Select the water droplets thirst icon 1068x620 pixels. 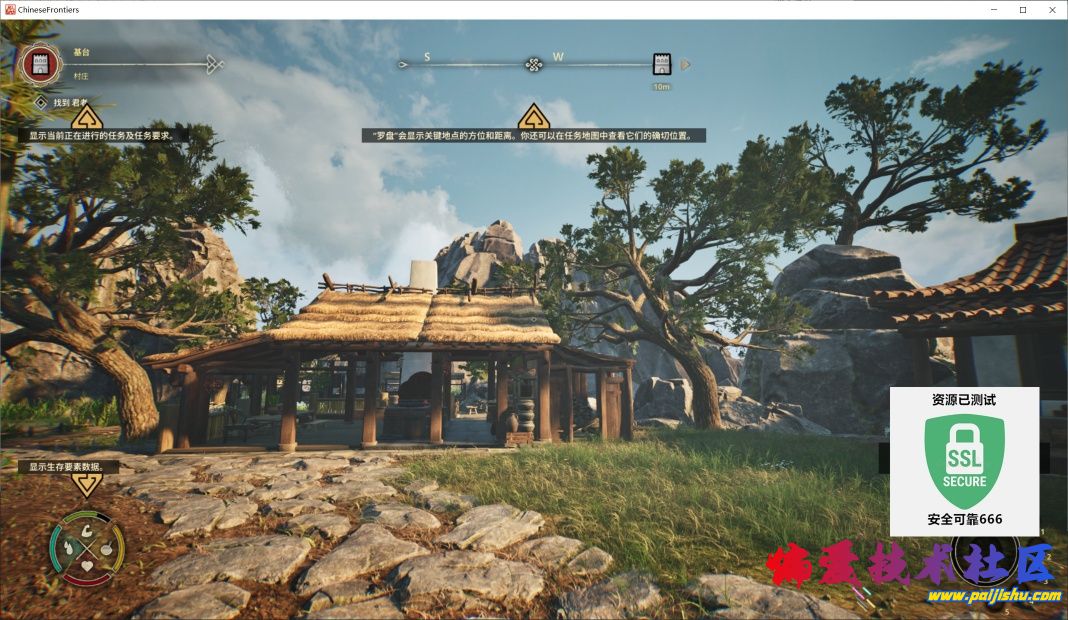69,548
